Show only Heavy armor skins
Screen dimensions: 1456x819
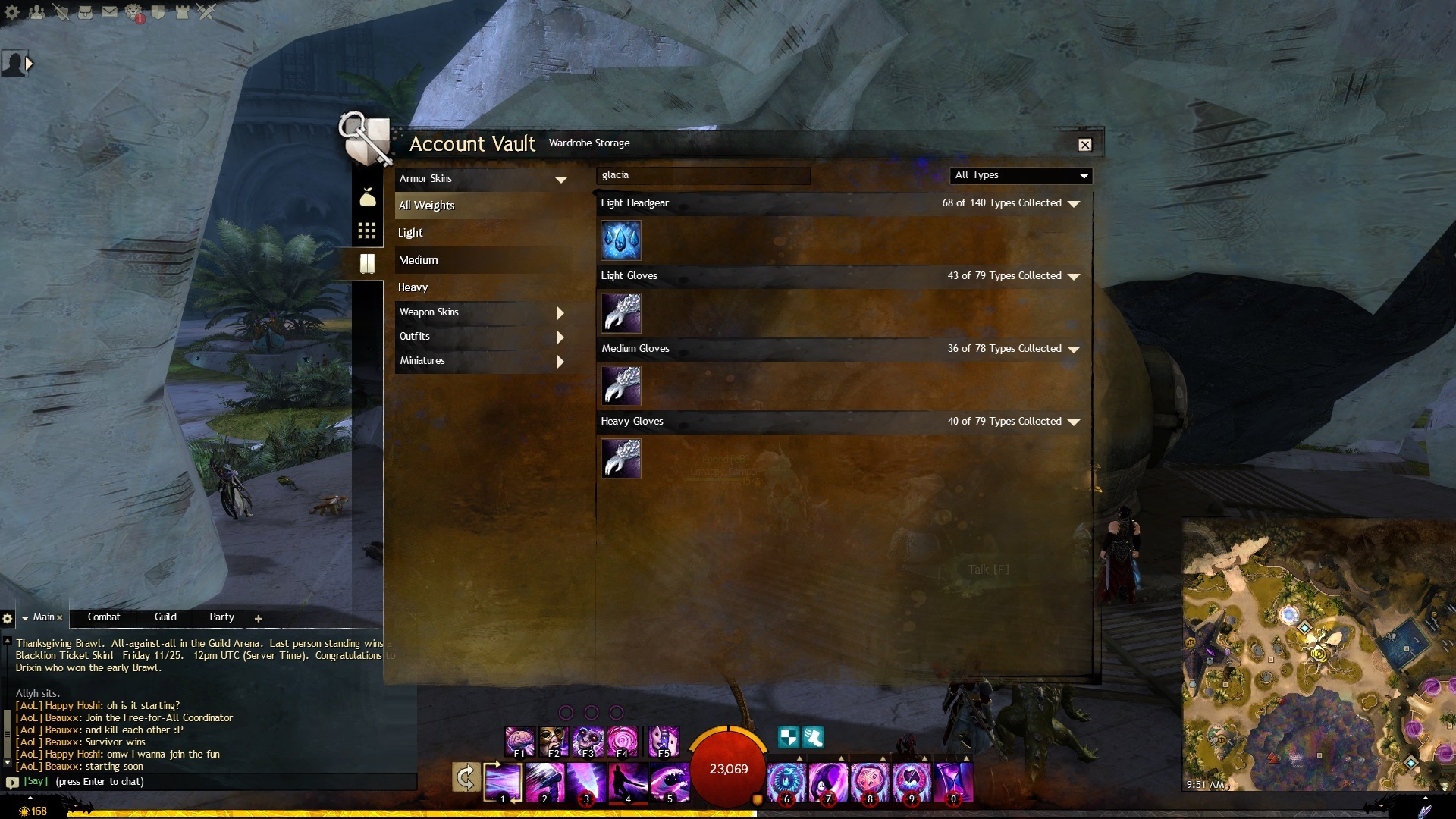[413, 287]
